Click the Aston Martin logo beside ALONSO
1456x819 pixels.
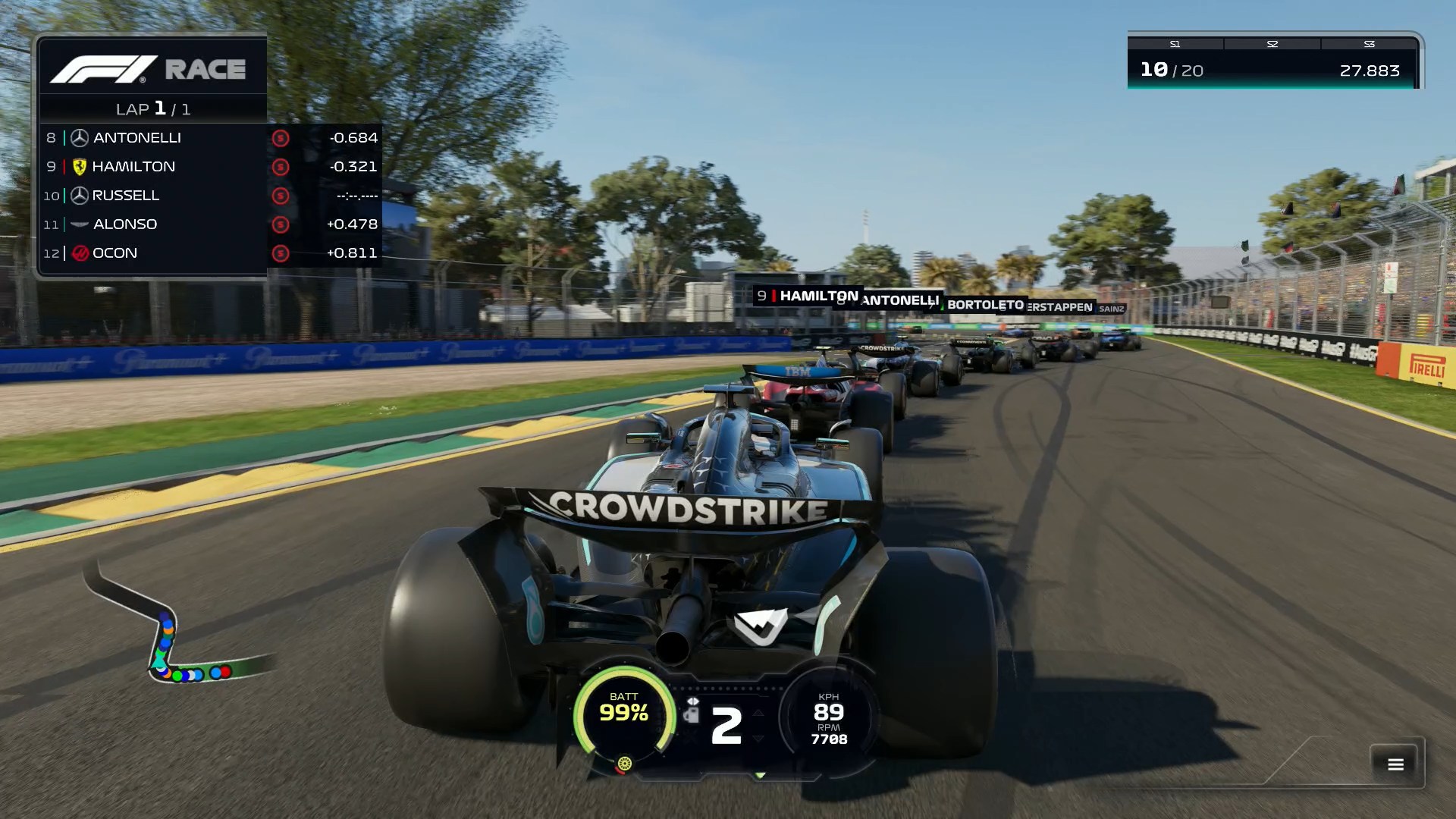(78, 224)
